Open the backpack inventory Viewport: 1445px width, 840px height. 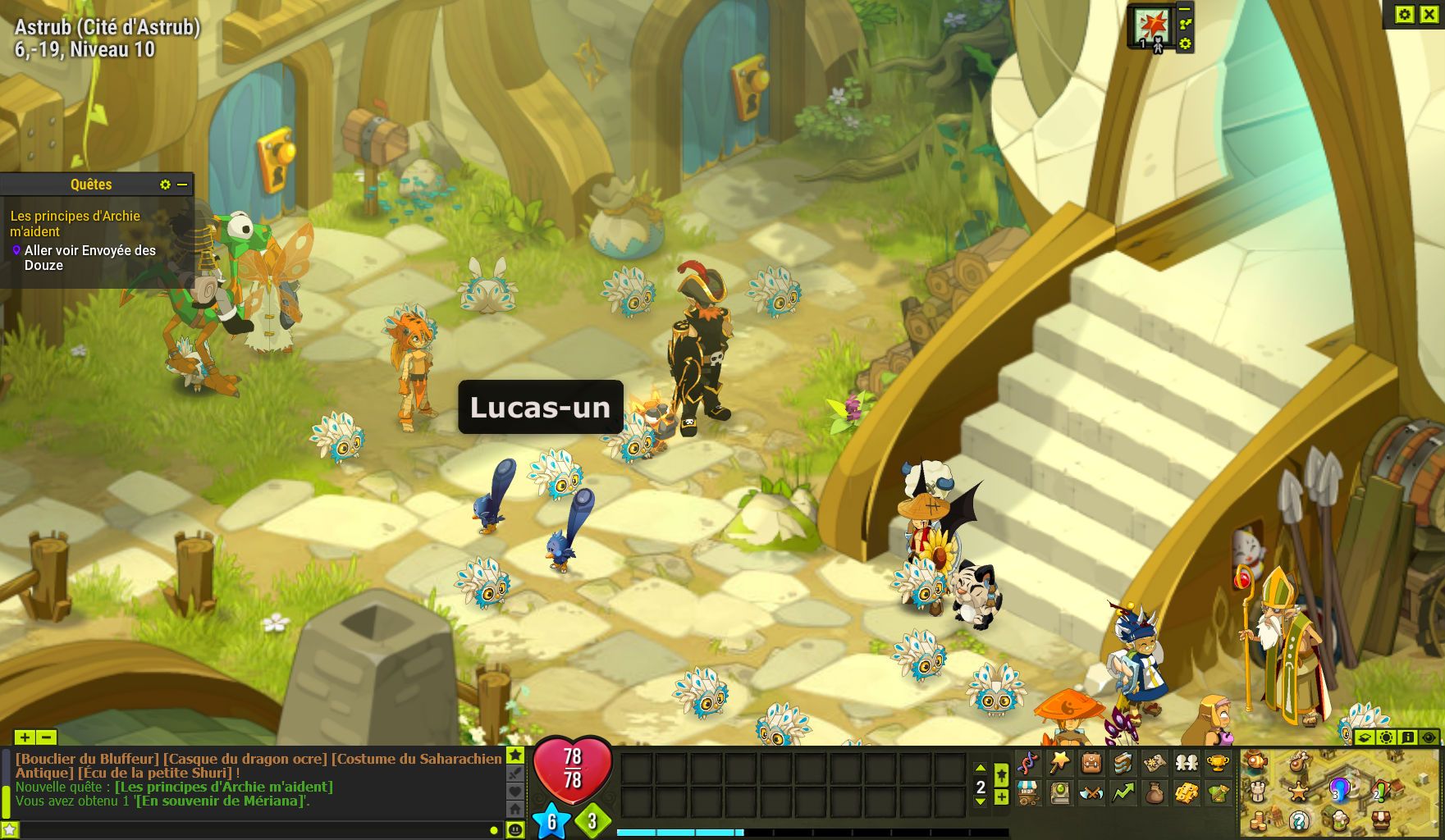point(1091,763)
